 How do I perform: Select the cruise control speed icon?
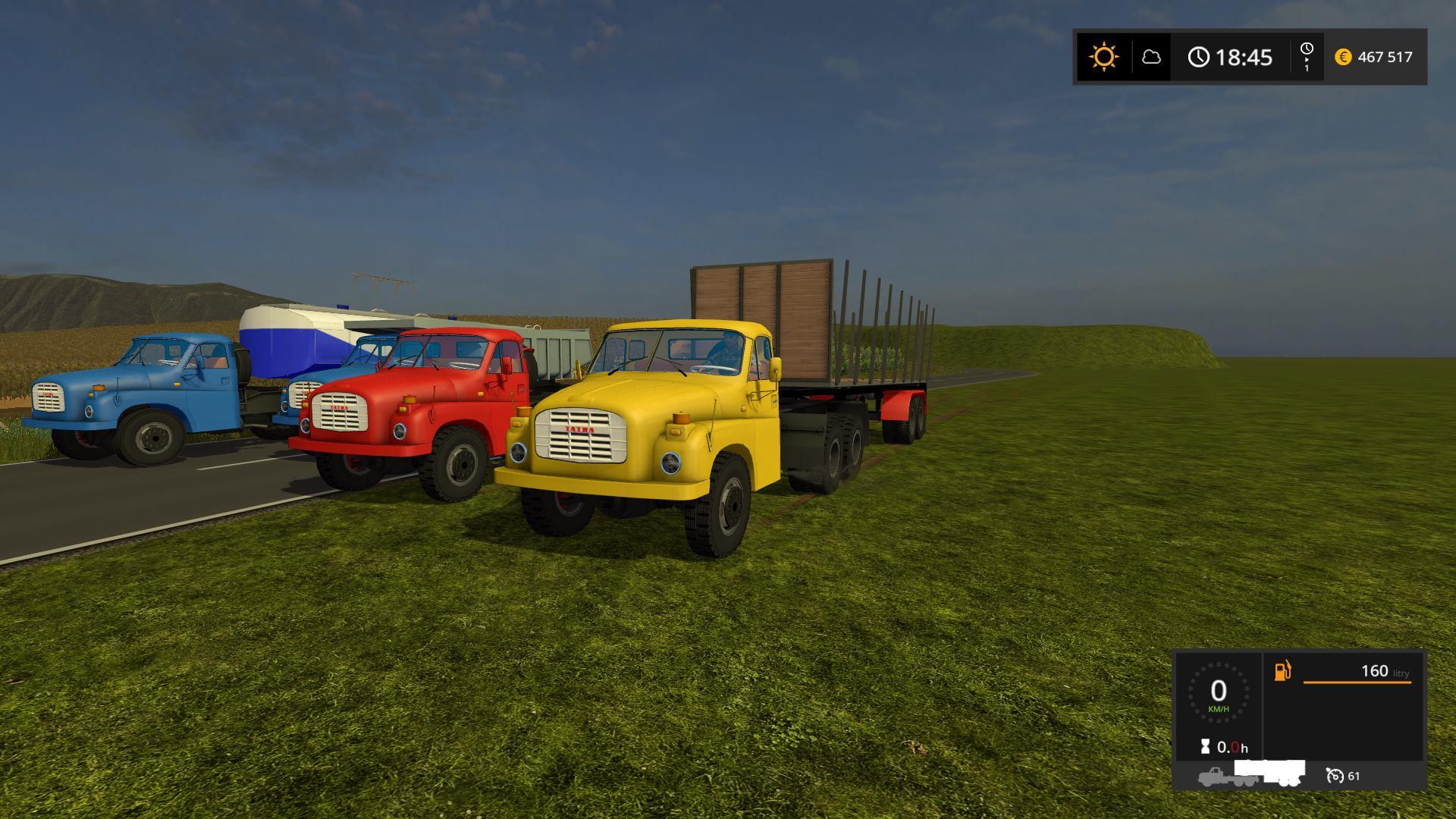click(1335, 776)
